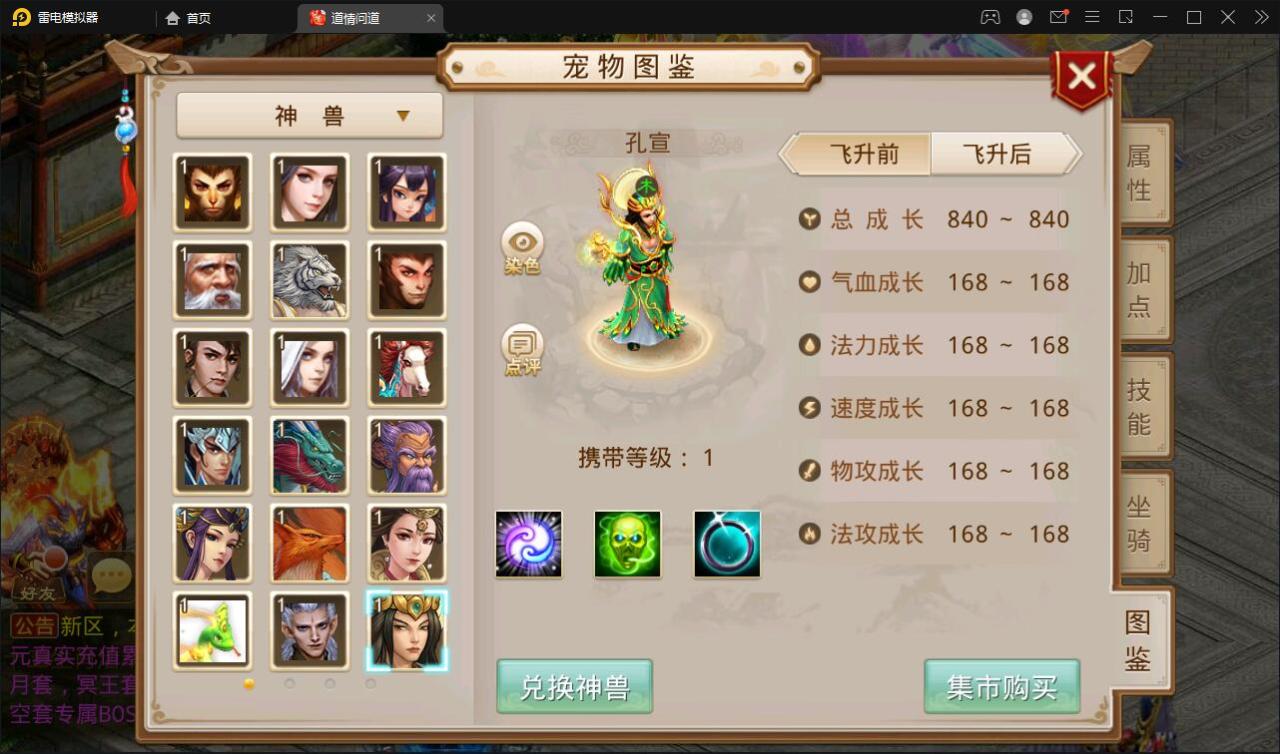Image resolution: width=1280 pixels, height=754 pixels.
Task: View the blue ring skill icon
Action: pos(727,543)
